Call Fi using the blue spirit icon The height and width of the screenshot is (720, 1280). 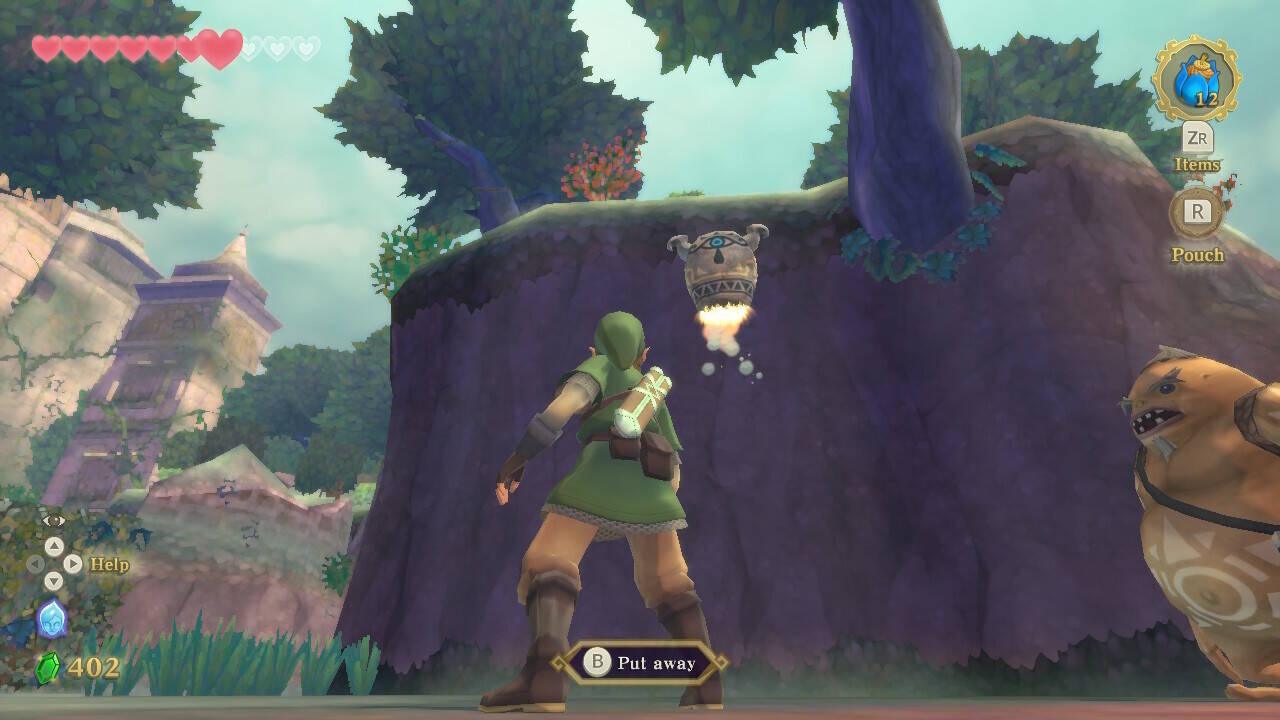click(x=52, y=619)
